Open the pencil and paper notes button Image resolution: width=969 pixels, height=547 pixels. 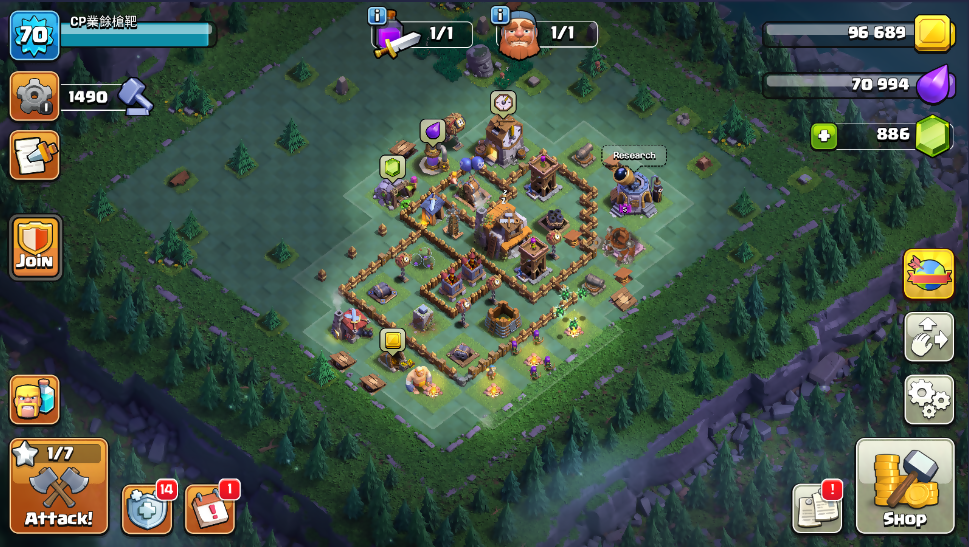(34, 155)
